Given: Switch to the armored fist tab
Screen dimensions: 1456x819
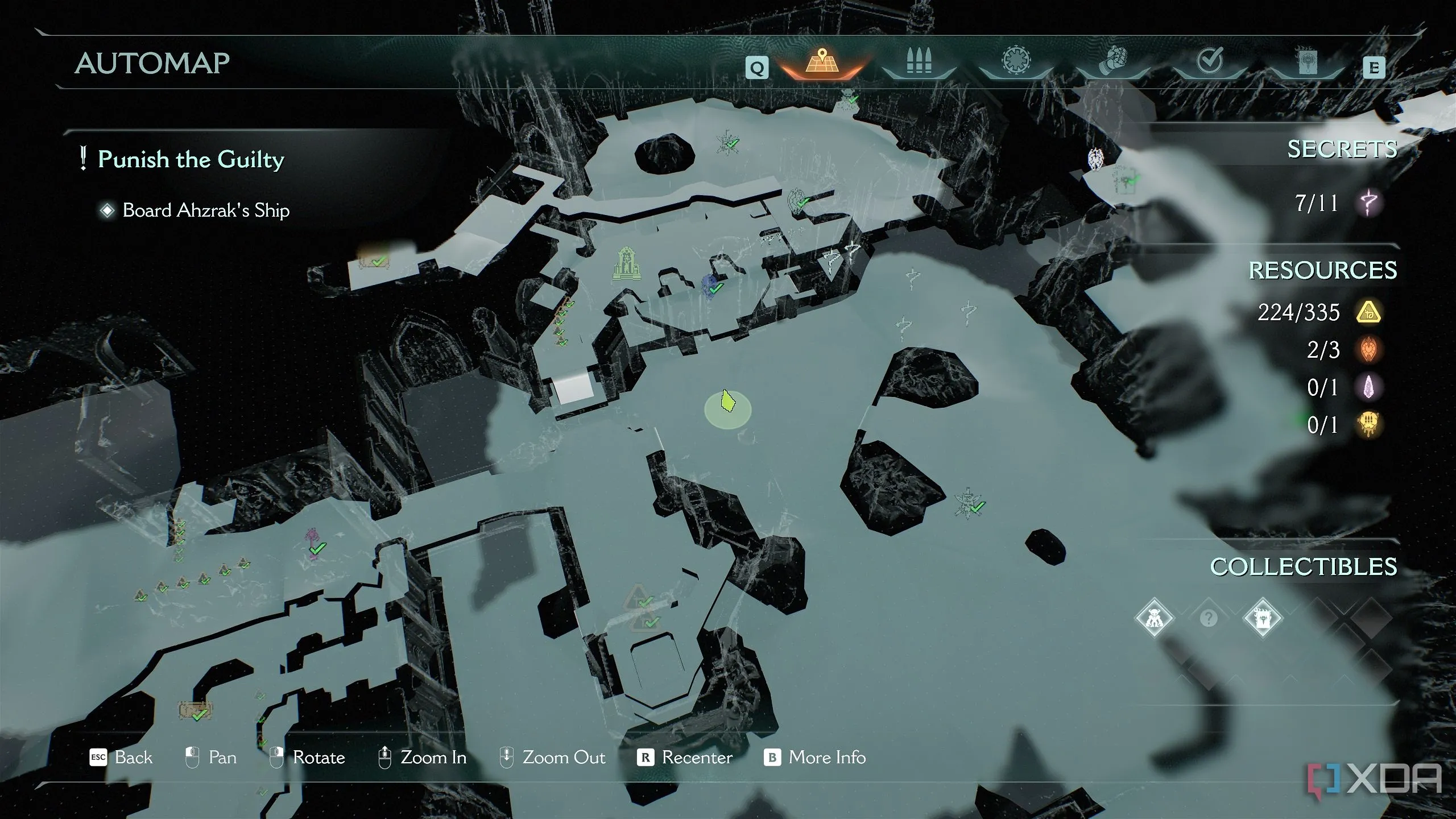Looking at the screenshot, I should (x=1113, y=61).
